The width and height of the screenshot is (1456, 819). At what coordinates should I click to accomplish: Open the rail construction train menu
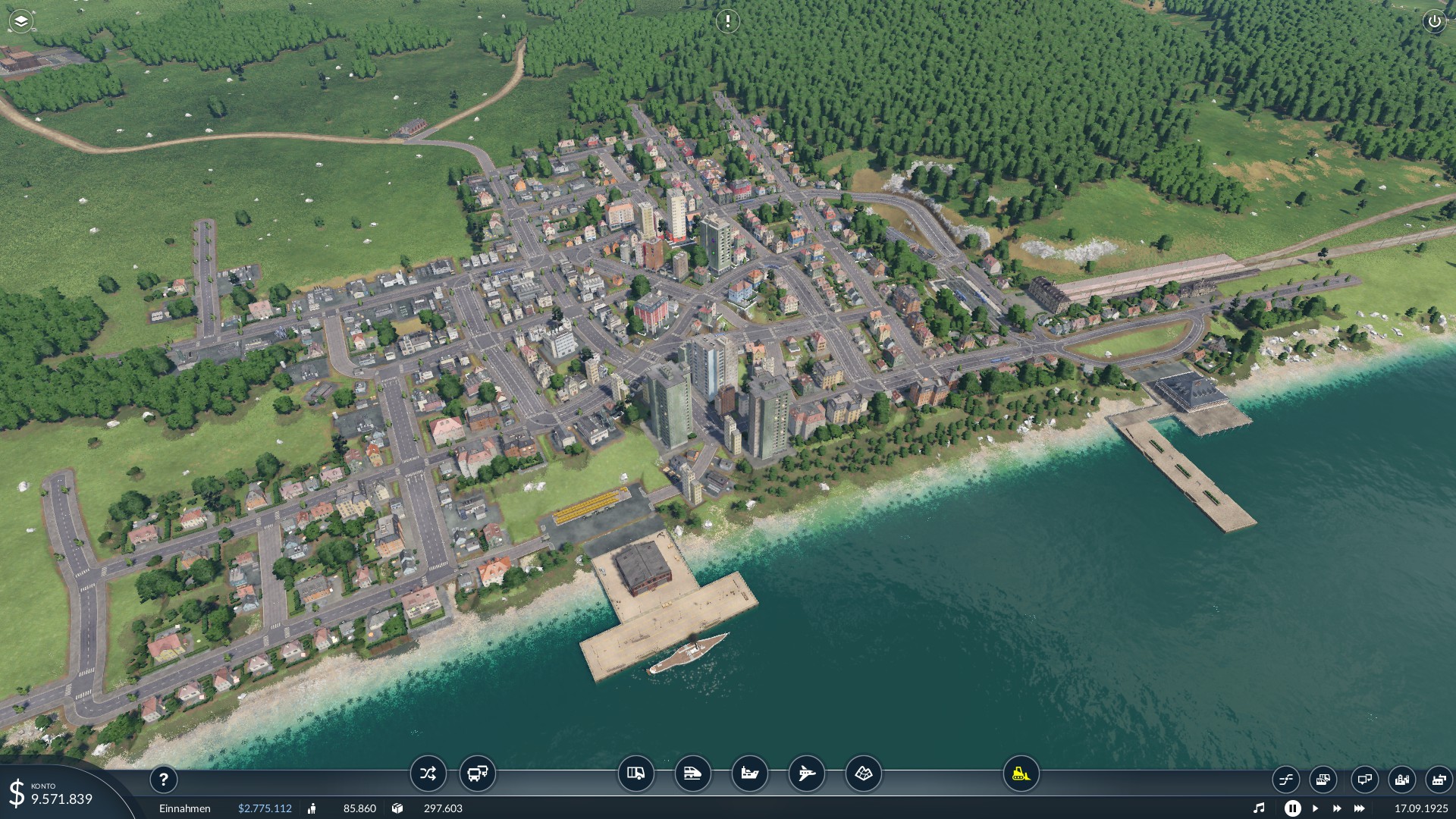coord(692,773)
